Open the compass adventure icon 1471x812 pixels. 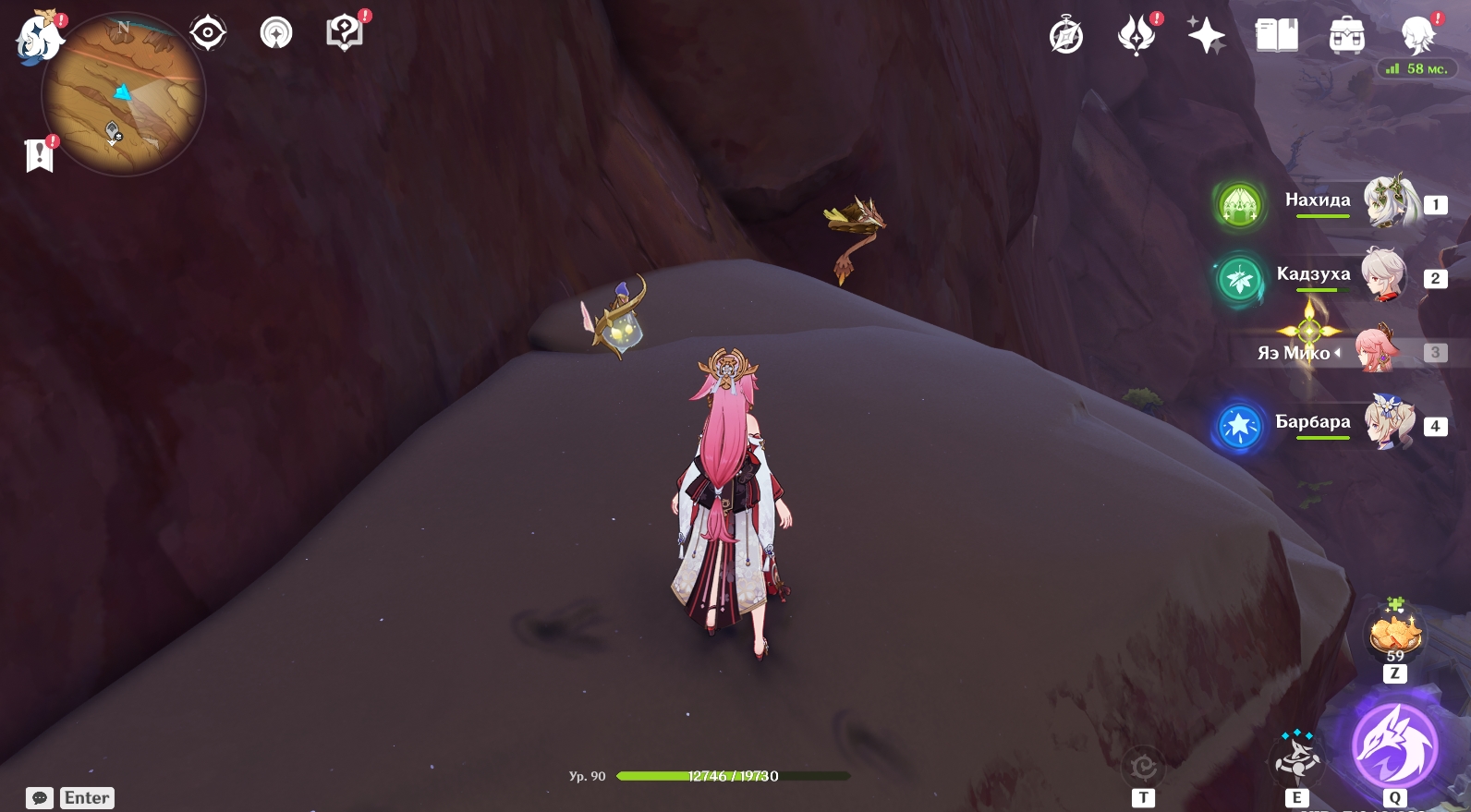click(1066, 37)
